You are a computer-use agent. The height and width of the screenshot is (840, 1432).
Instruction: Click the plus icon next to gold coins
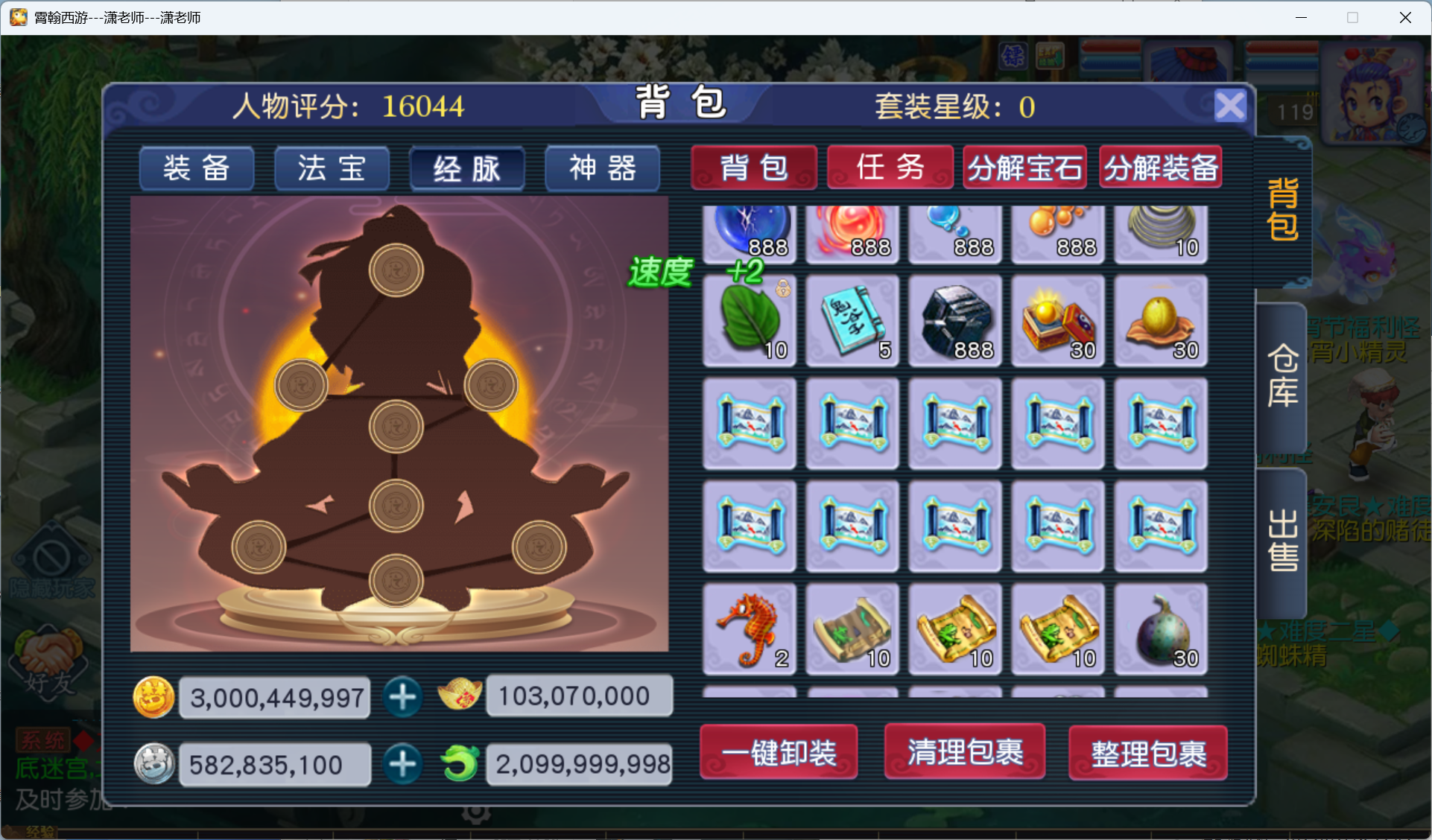[x=403, y=697]
